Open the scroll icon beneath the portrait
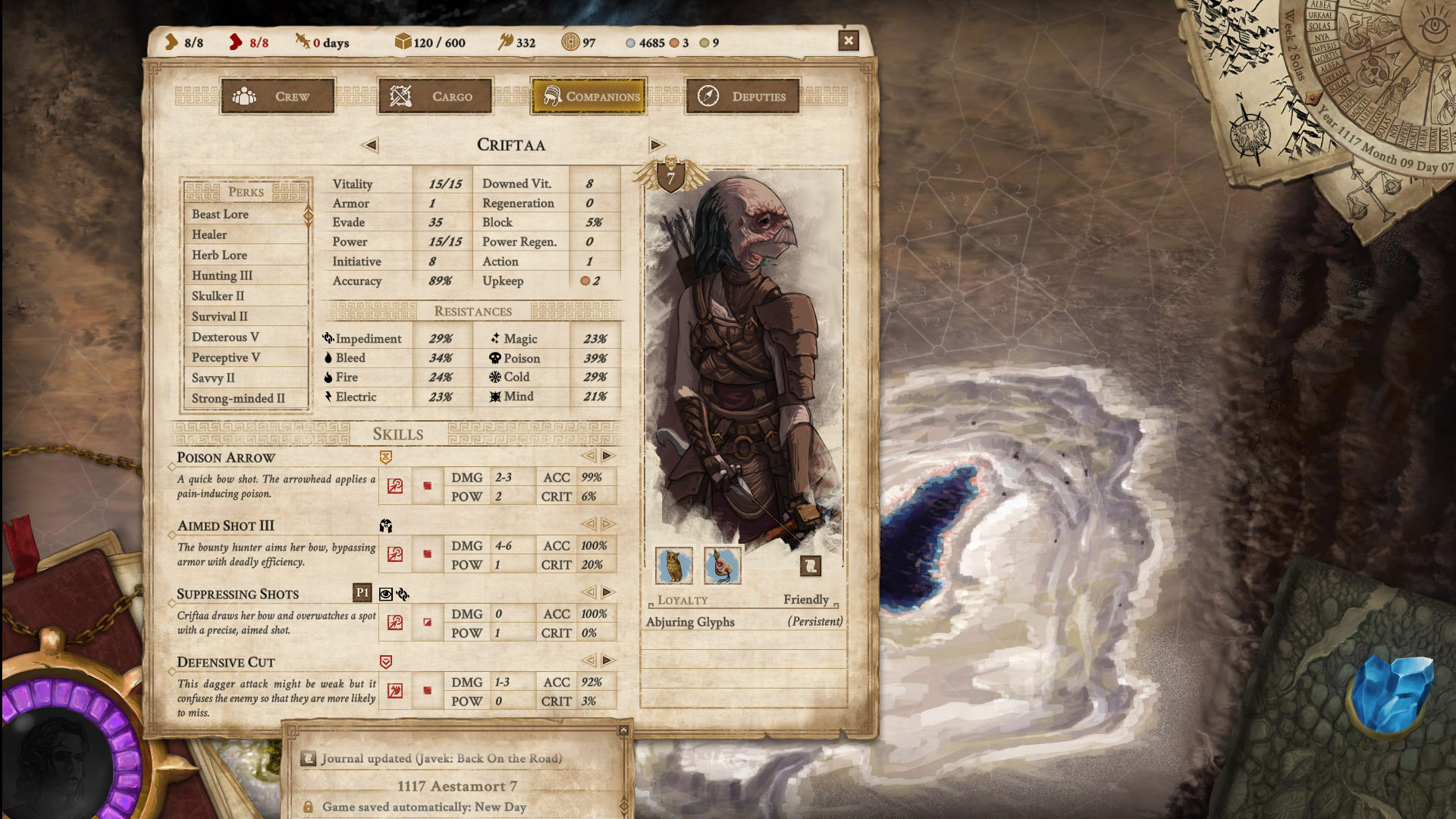Viewport: 1456px width, 819px height. click(810, 566)
